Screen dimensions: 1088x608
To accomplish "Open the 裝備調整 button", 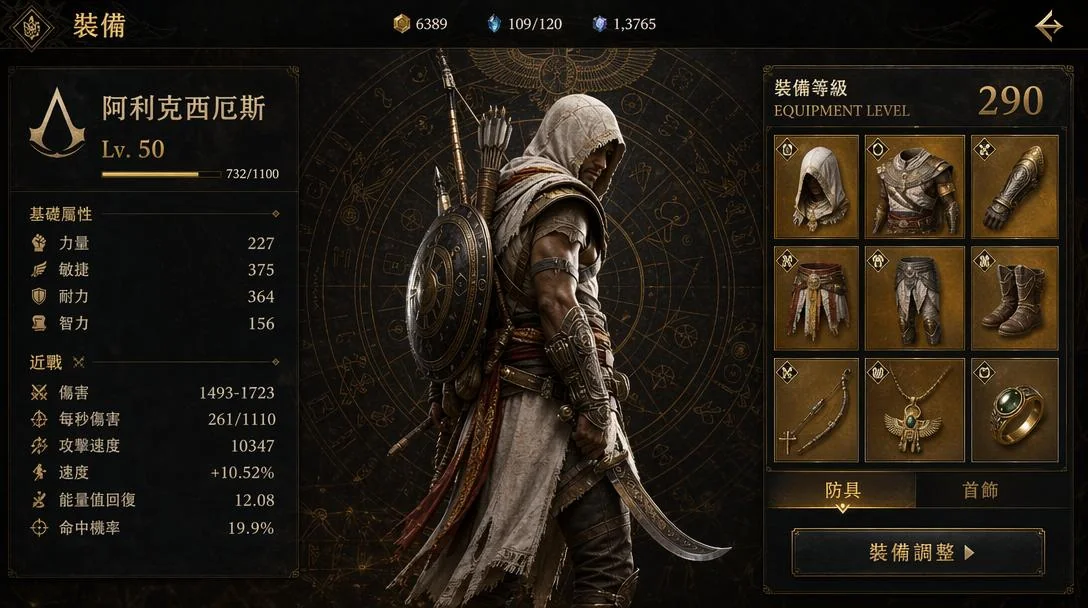I will click(918, 553).
